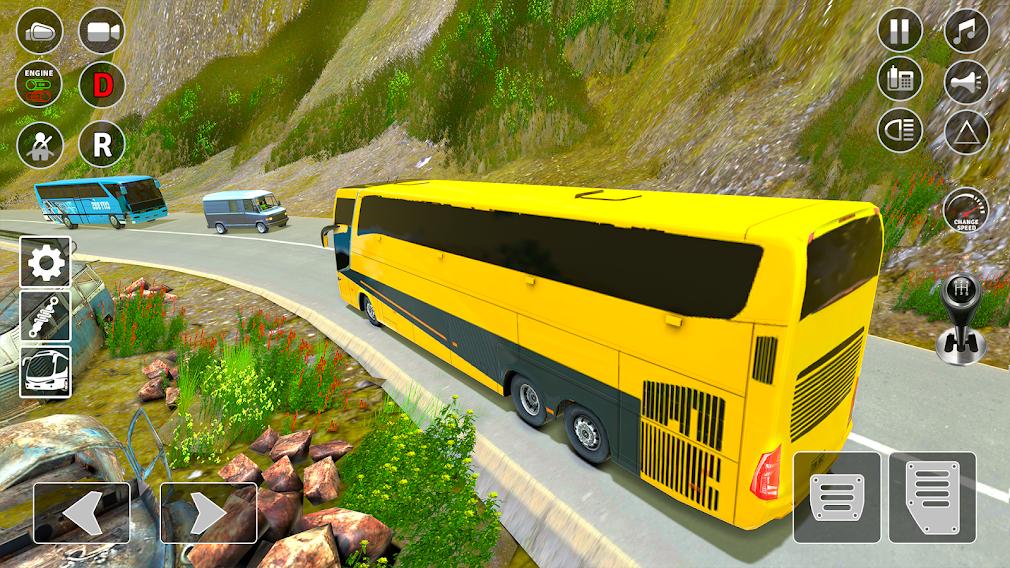Toggle the side mirror view
The image size is (1010, 568).
click(x=40, y=30)
